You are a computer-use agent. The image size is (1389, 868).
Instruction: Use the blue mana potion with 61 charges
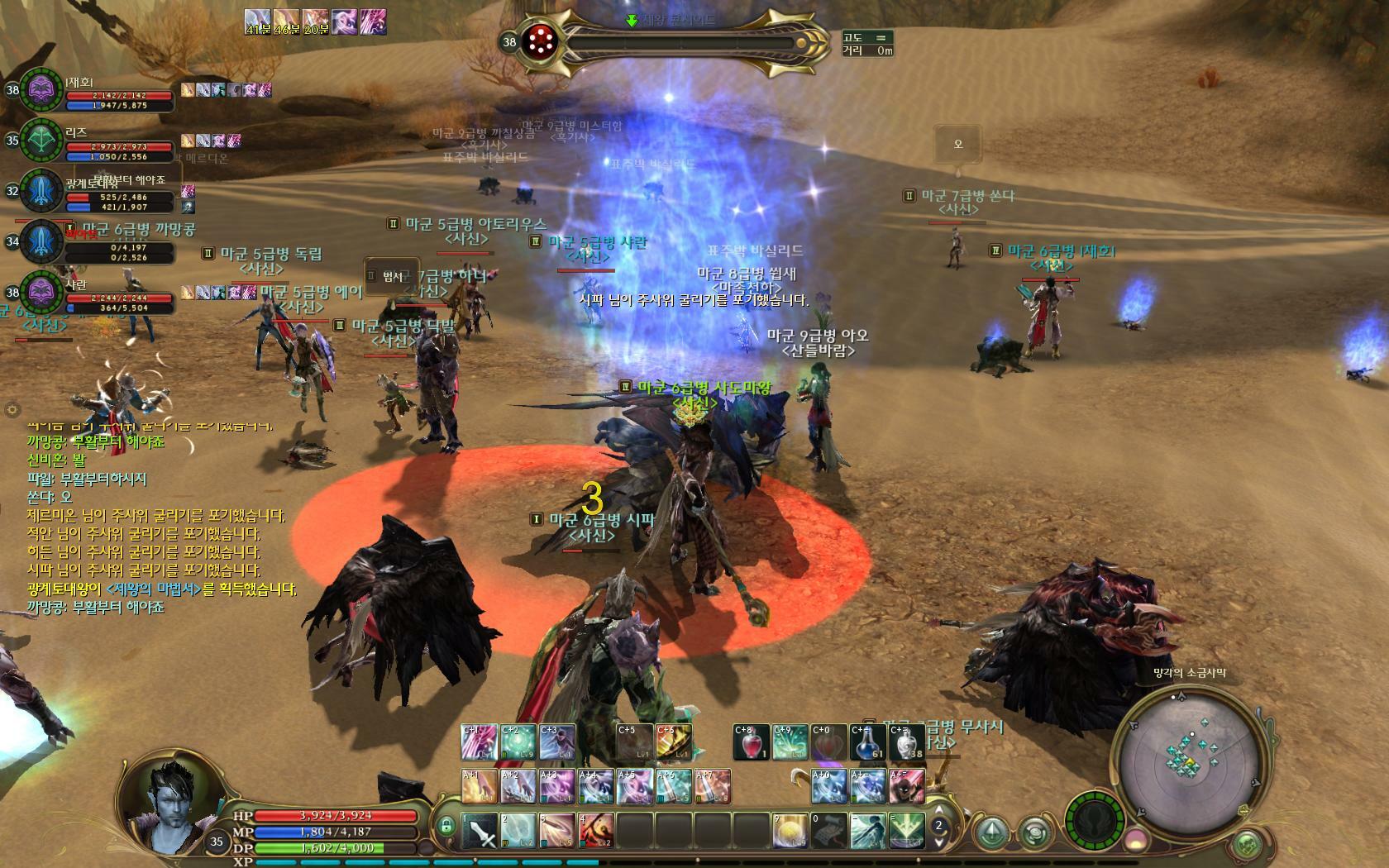point(868,742)
